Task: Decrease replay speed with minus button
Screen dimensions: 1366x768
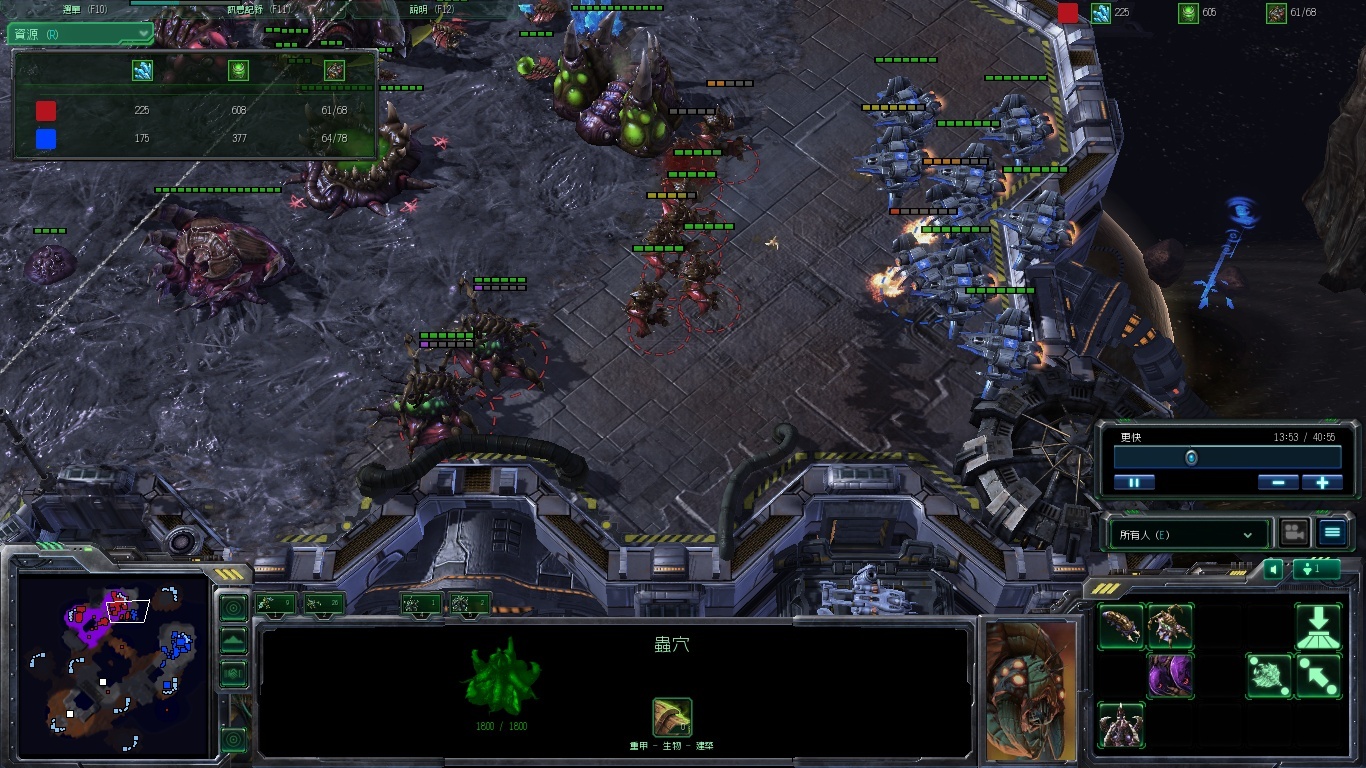Action: click(x=1278, y=482)
